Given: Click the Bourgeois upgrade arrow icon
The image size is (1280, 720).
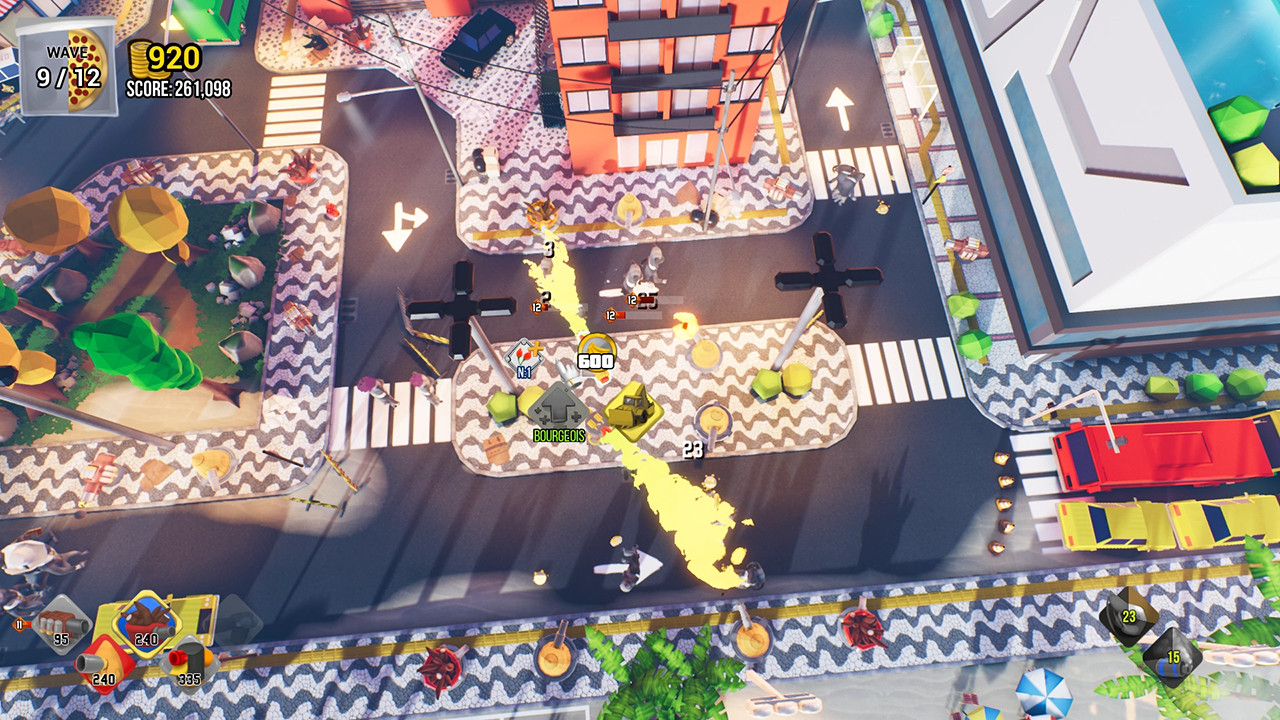Looking at the screenshot, I should [x=558, y=408].
